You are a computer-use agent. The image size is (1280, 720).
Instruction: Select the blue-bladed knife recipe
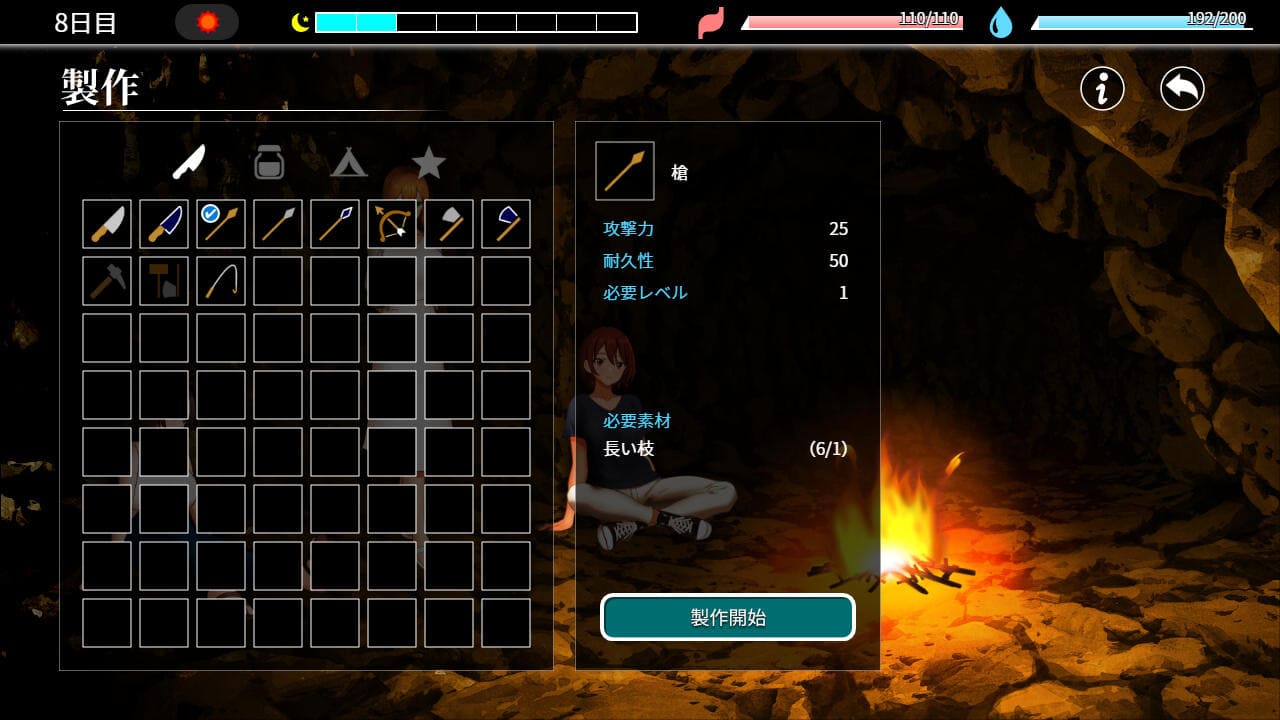164,224
